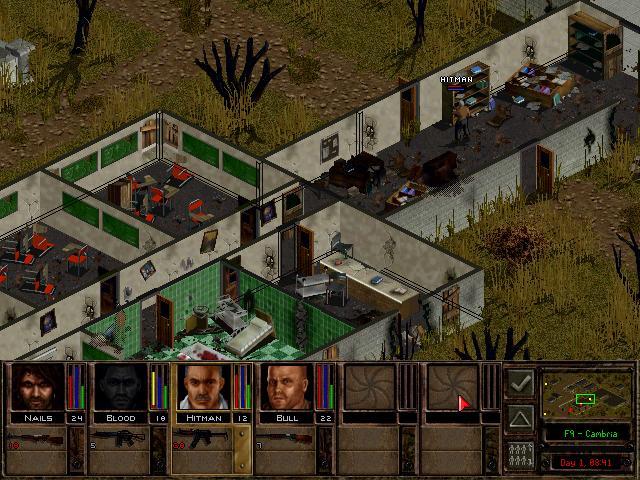
Task: Click Bull's equipped weapon slot
Action: [x=286, y=439]
